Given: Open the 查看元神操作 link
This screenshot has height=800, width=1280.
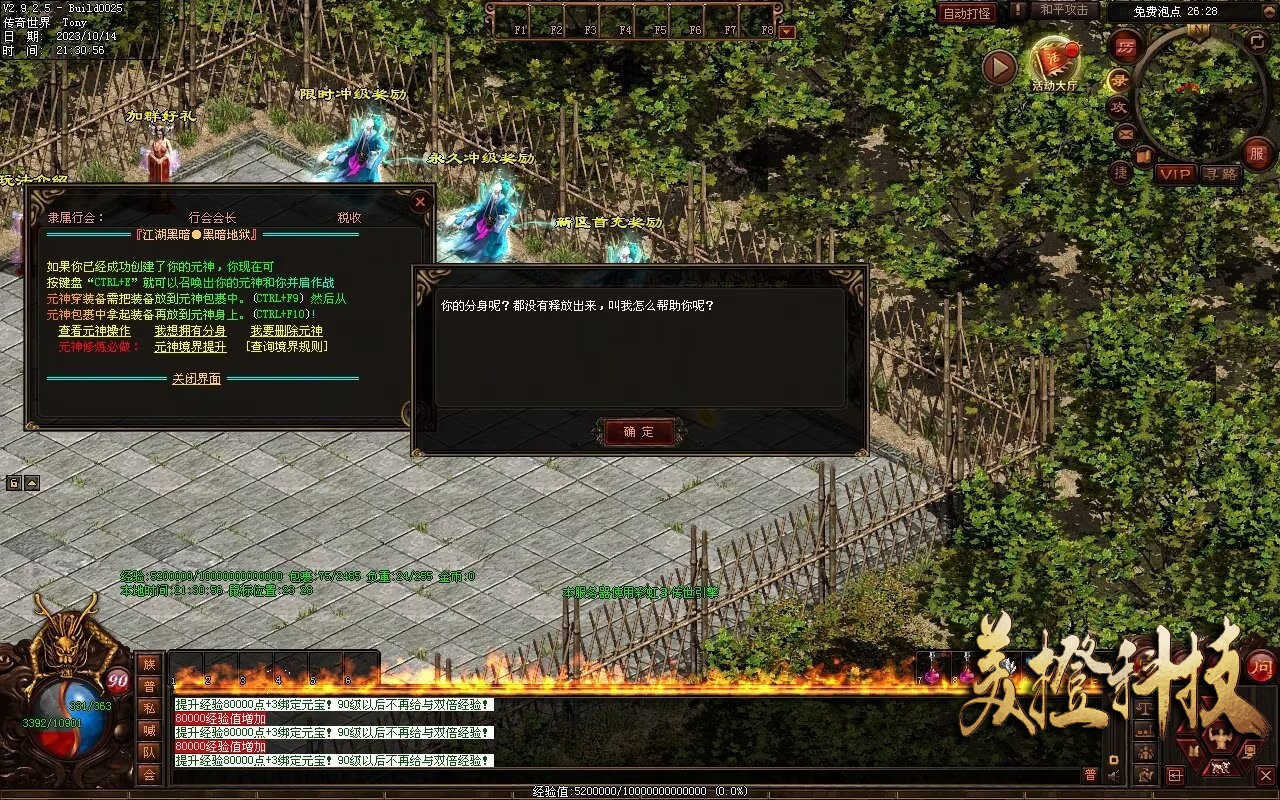Looking at the screenshot, I should [94, 331].
